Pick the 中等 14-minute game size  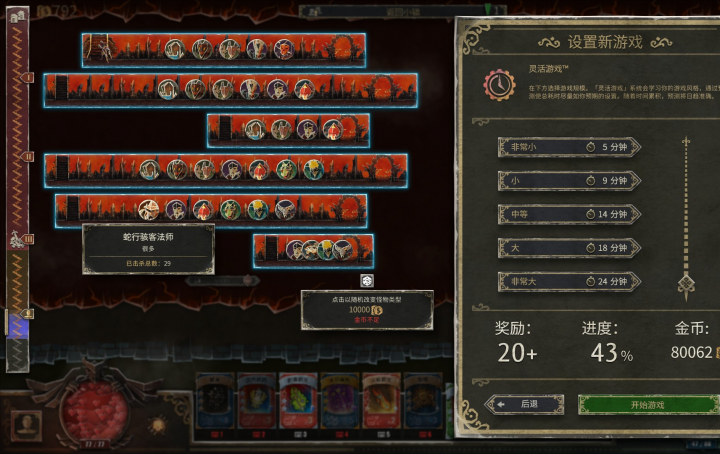(x=569, y=215)
